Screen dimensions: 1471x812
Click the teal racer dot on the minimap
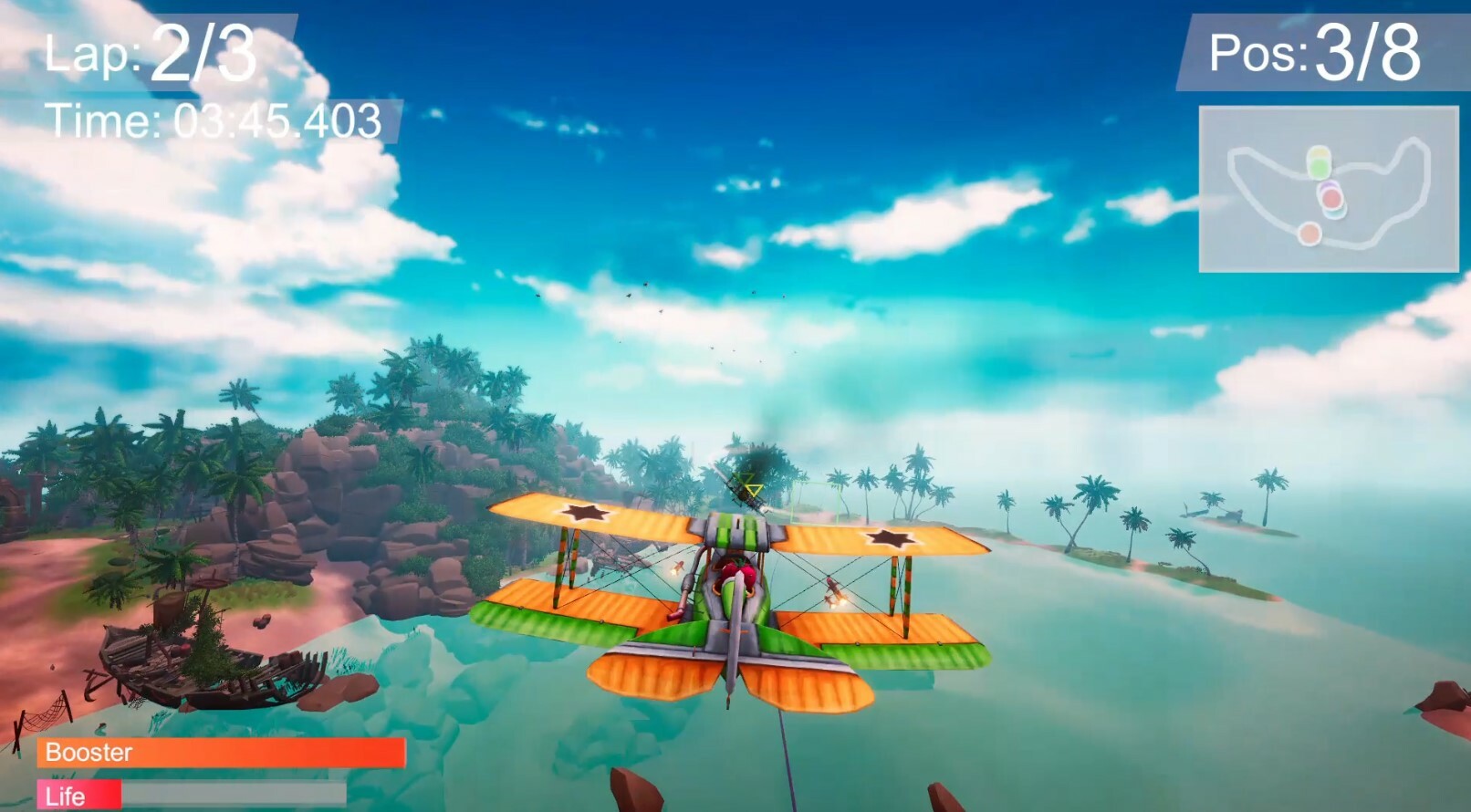point(1335,213)
